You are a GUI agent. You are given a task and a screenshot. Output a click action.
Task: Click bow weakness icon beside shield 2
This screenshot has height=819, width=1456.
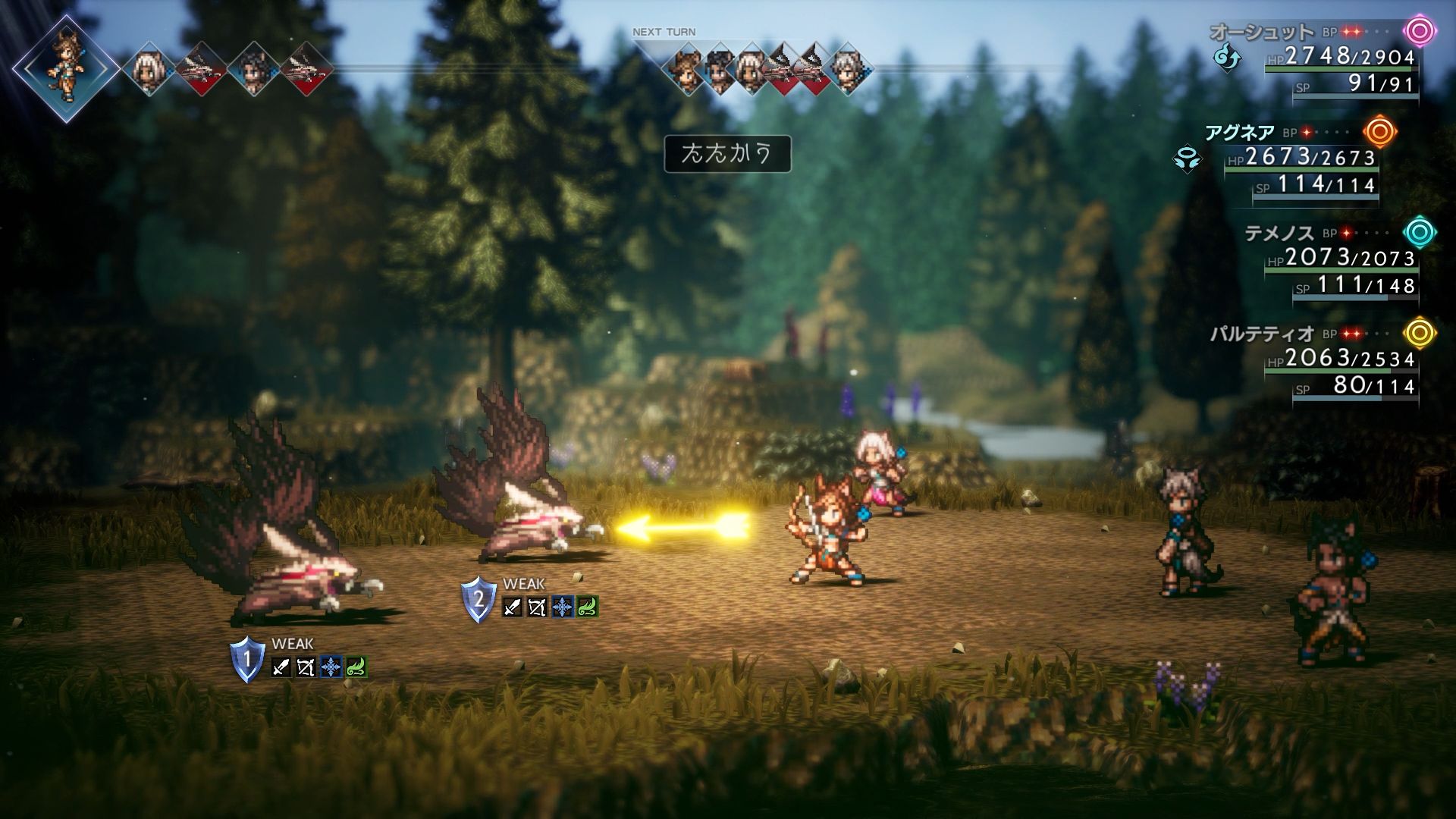(x=537, y=607)
